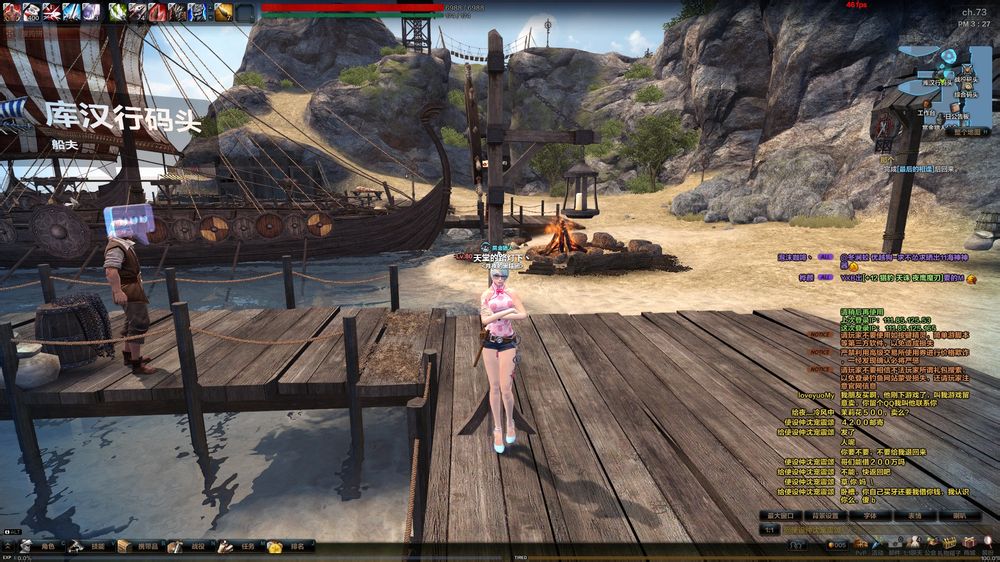Choose the 字体 font option
This screenshot has height=562, width=1000.
click(x=869, y=516)
